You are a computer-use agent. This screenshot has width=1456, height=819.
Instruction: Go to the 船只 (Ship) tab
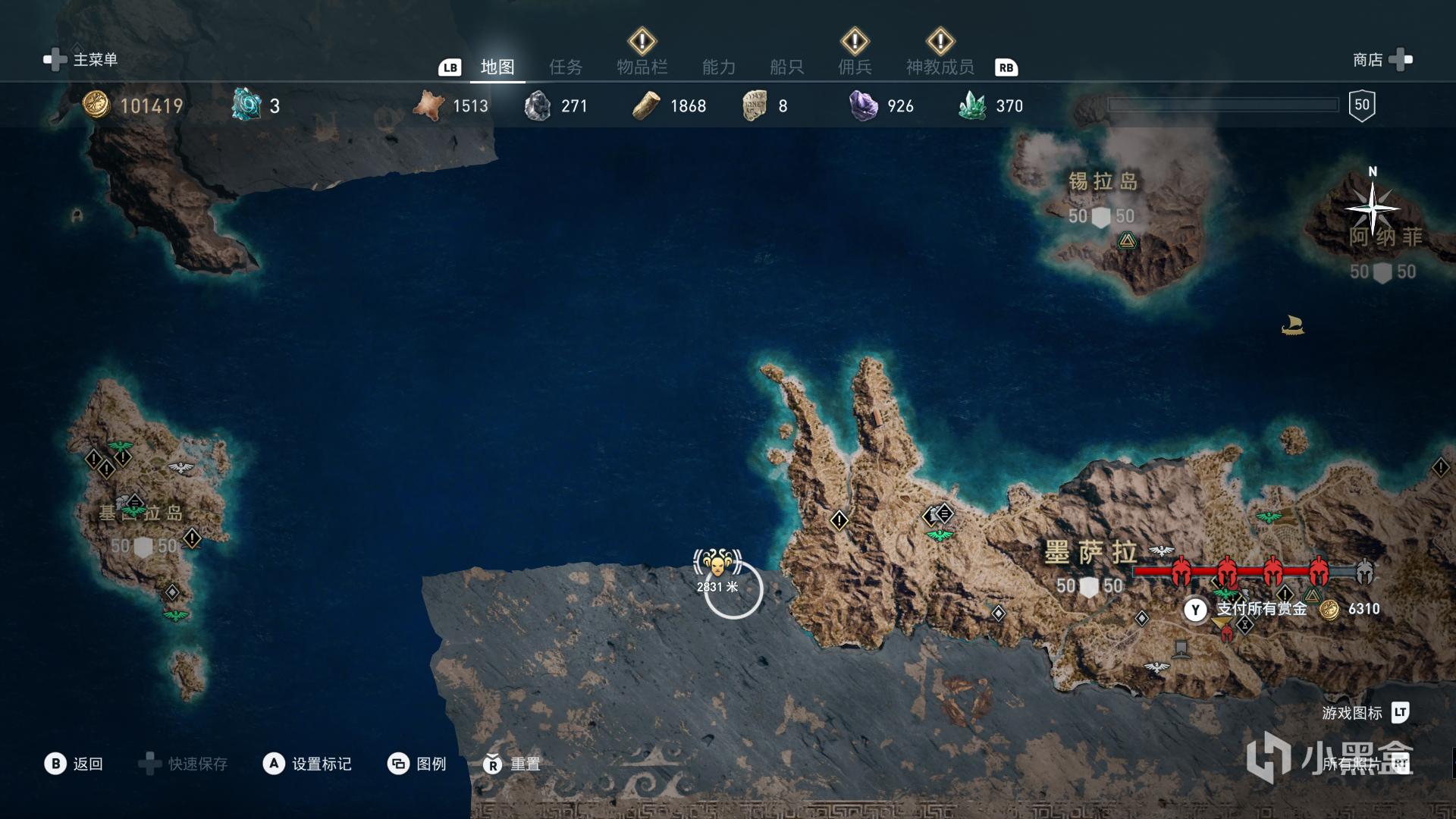[786, 67]
